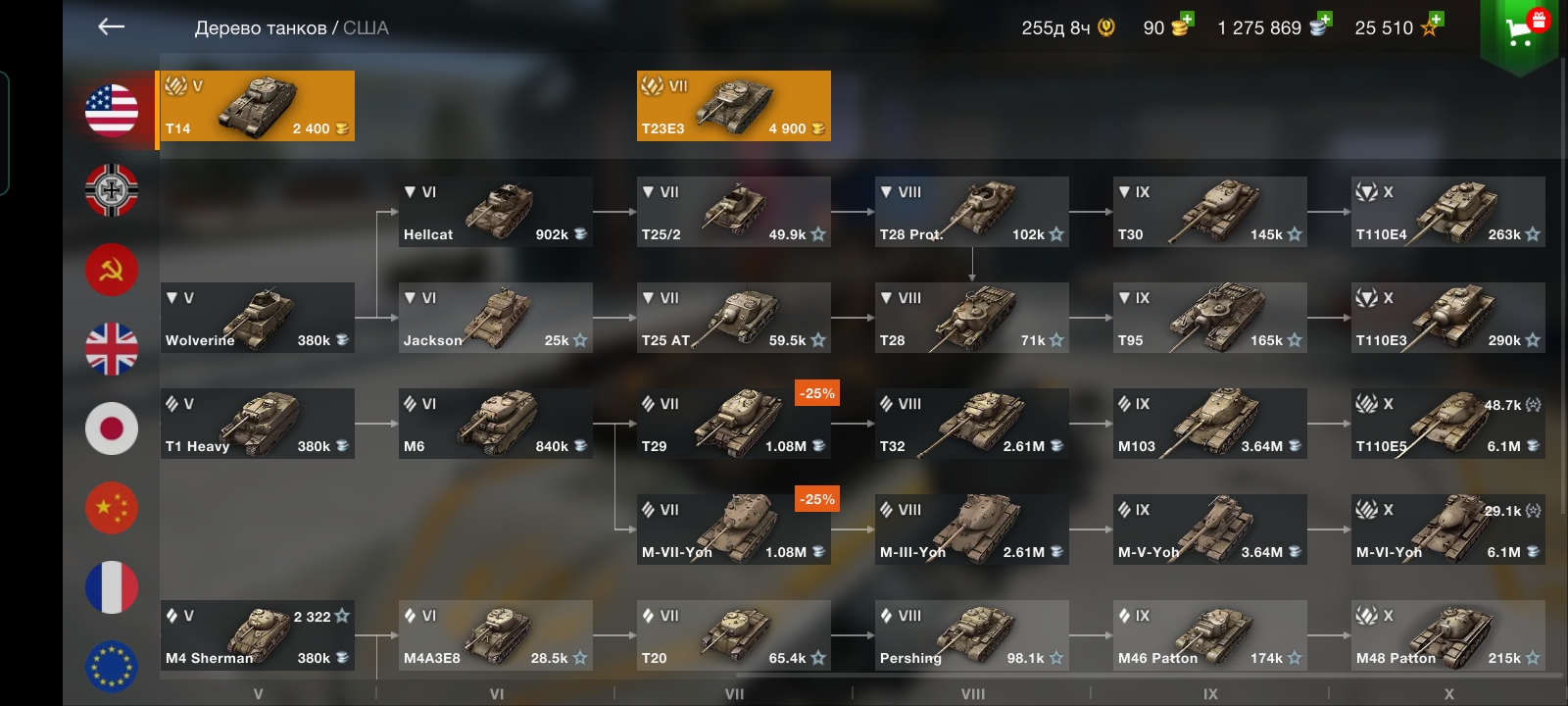This screenshot has width=1568, height=706.
Task: Select the European Union flag
Action: [x=112, y=666]
